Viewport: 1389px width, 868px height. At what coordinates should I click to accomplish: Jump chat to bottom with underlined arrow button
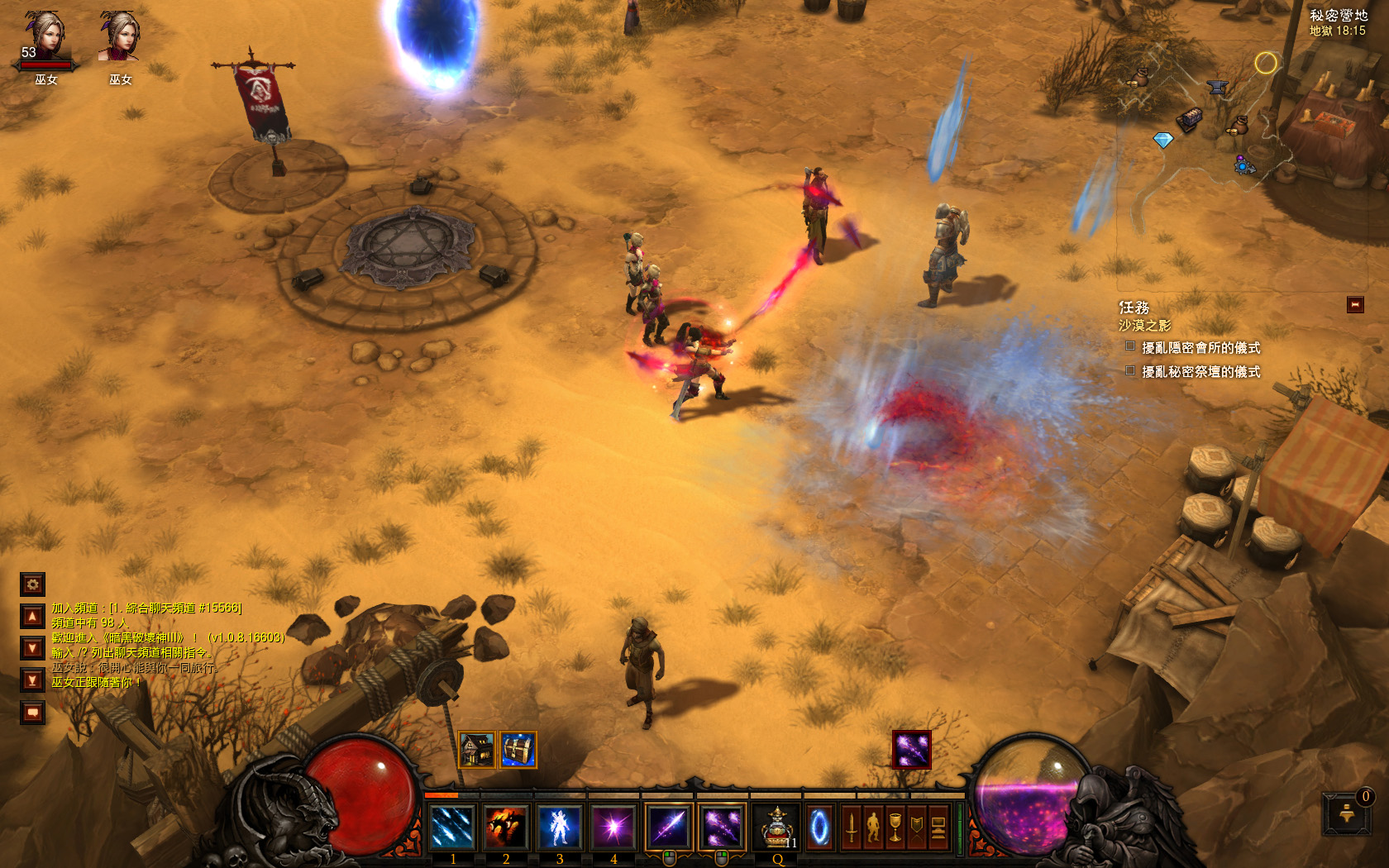[32, 680]
